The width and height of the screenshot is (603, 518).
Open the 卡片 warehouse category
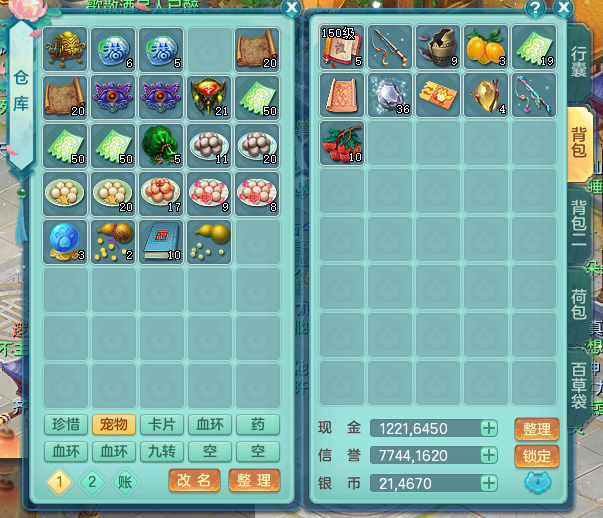[x=161, y=425]
